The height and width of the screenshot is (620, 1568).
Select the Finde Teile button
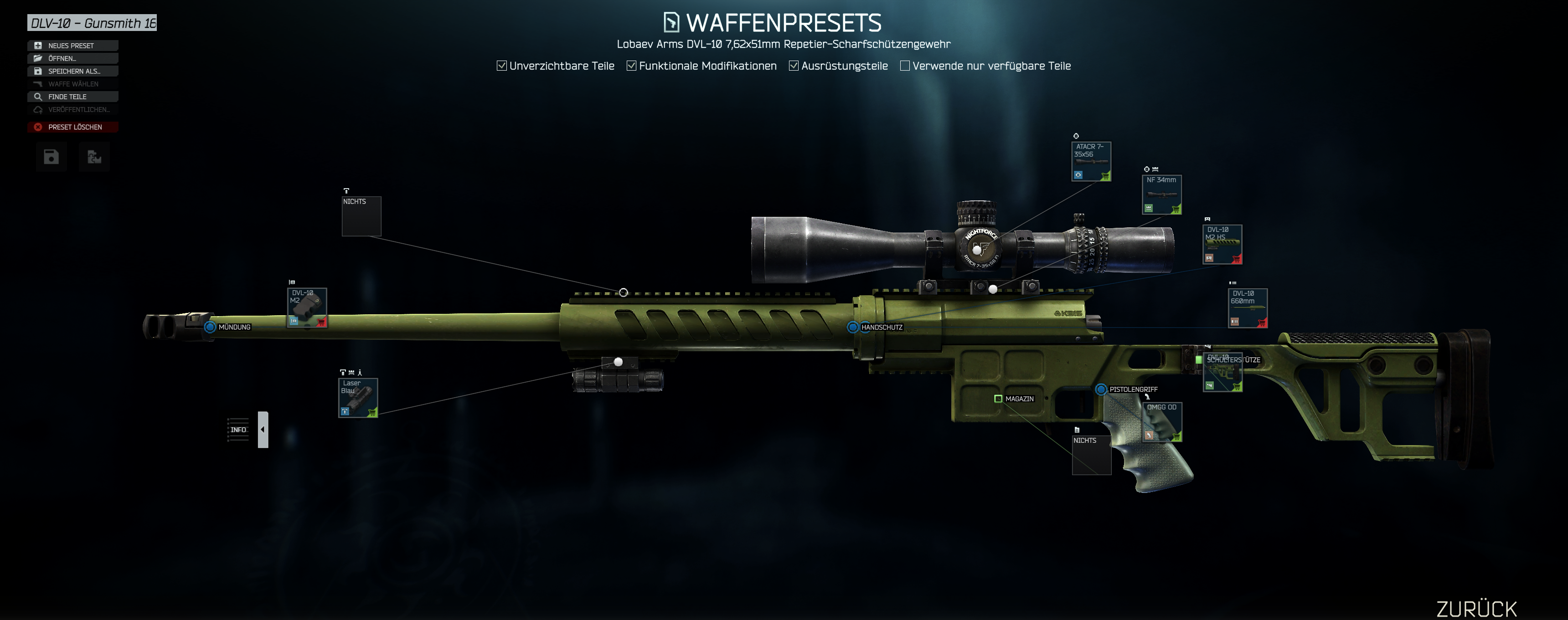(x=72, y=97)
